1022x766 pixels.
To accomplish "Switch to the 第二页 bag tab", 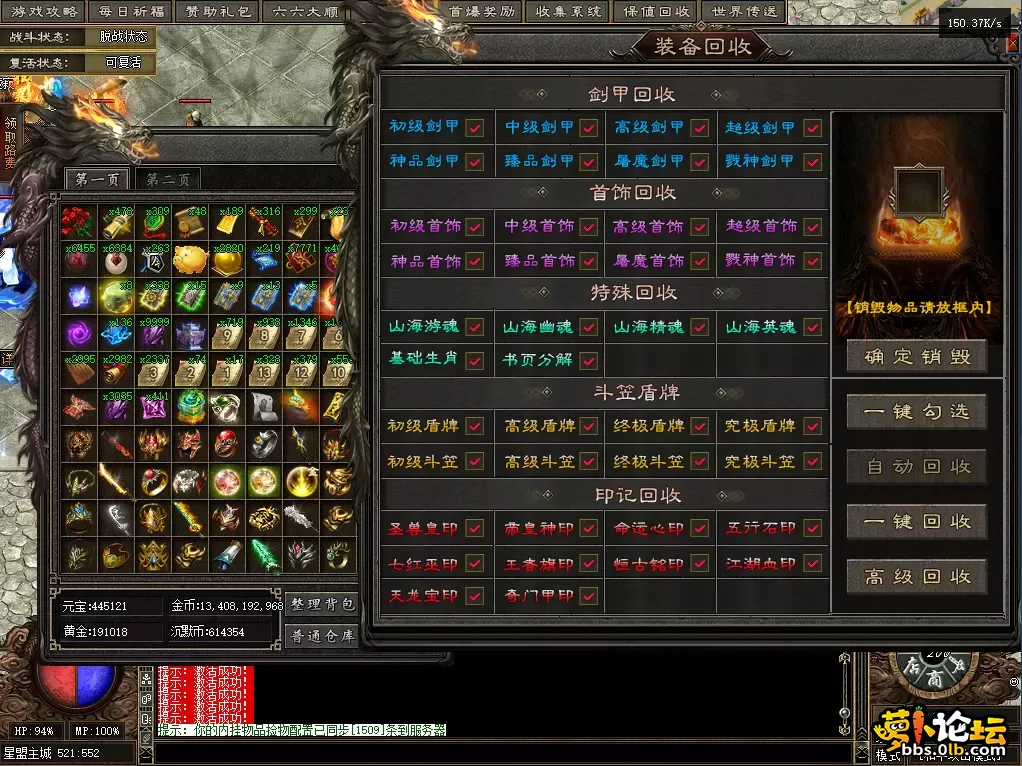I will pyautogui.click(x=167, y=180).
